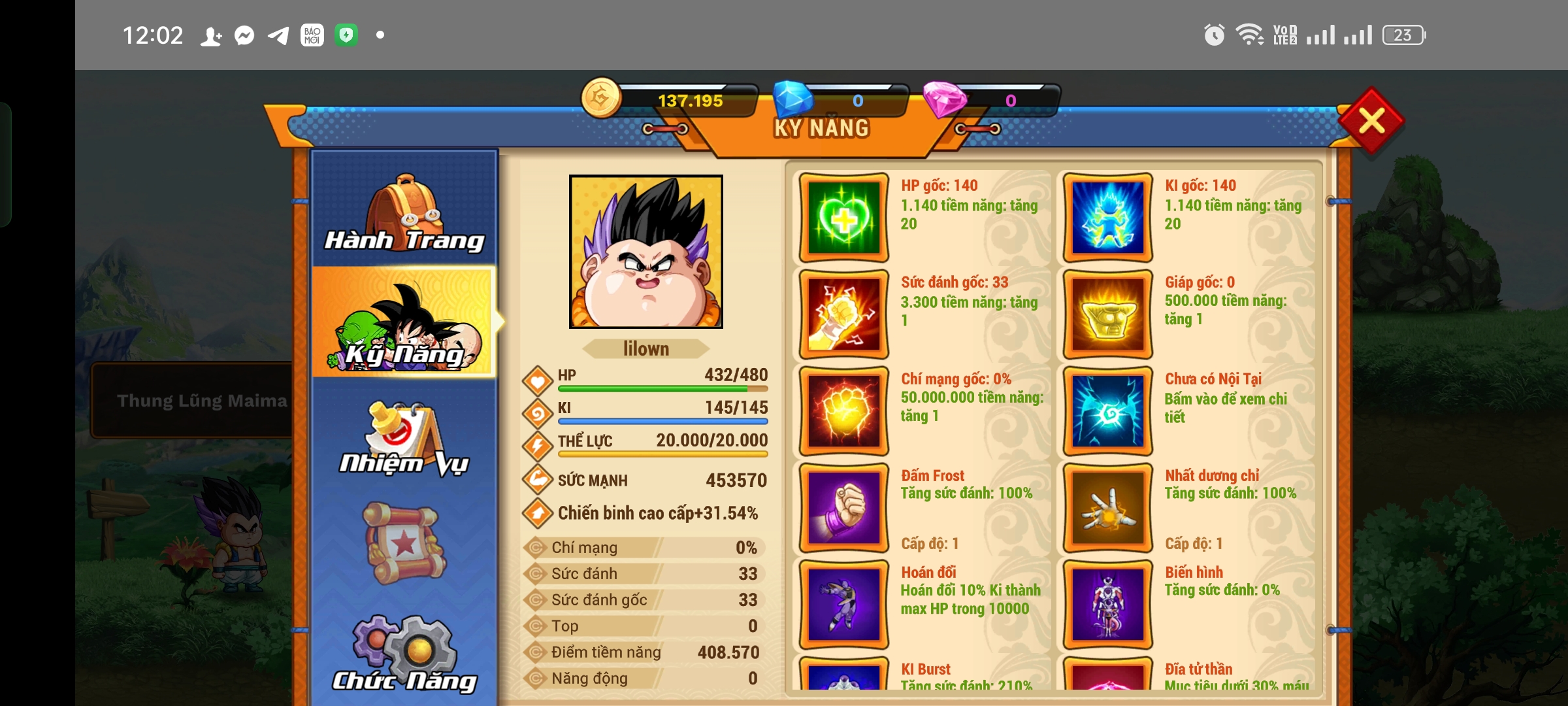The width and height of the screenshot is (1568, 706).
Task: Open the red star scroll tab
Action: pyautogui.click(x=404, y=544)
